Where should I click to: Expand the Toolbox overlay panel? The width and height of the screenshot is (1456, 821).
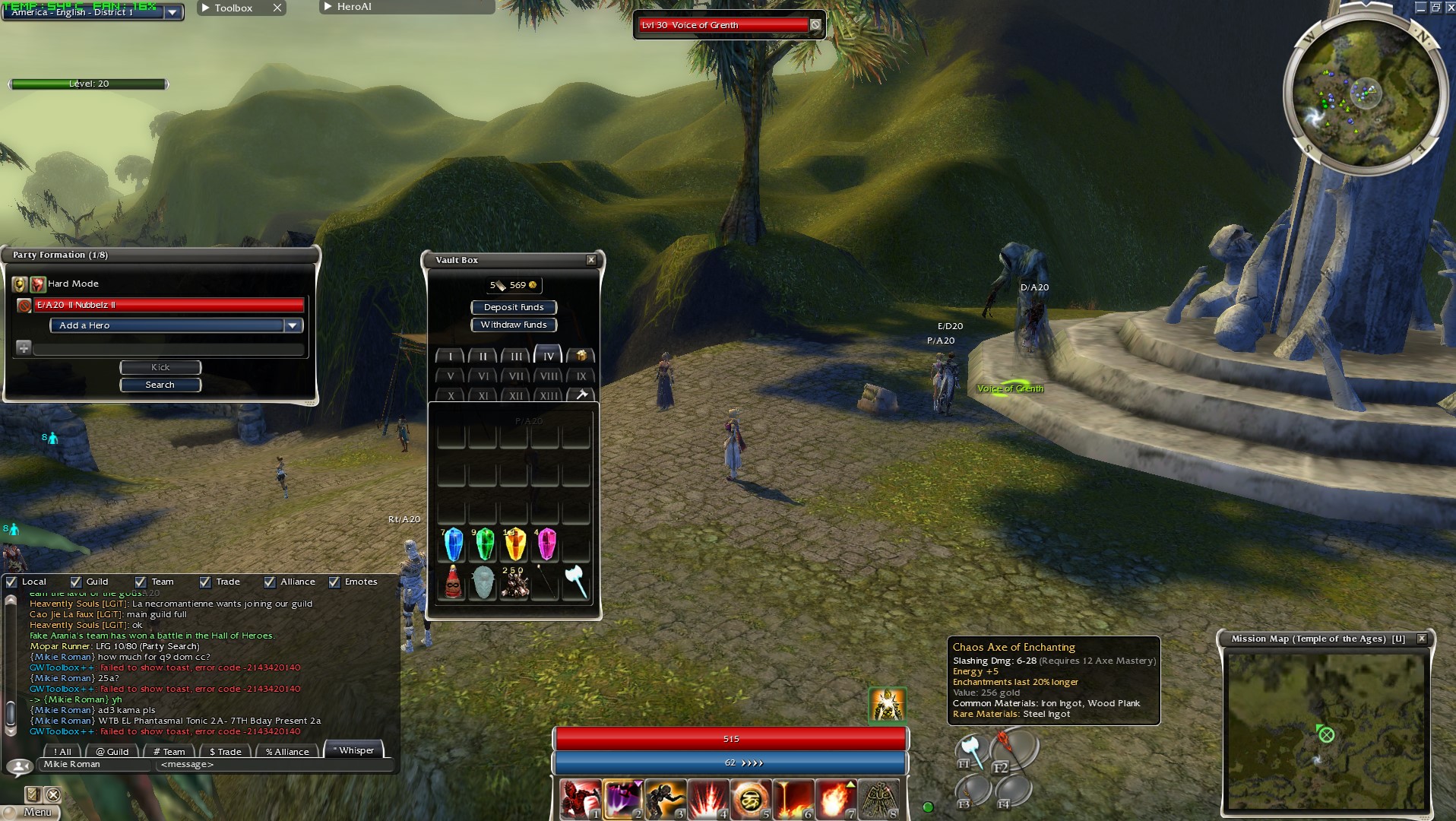click(x=206, y=8)
